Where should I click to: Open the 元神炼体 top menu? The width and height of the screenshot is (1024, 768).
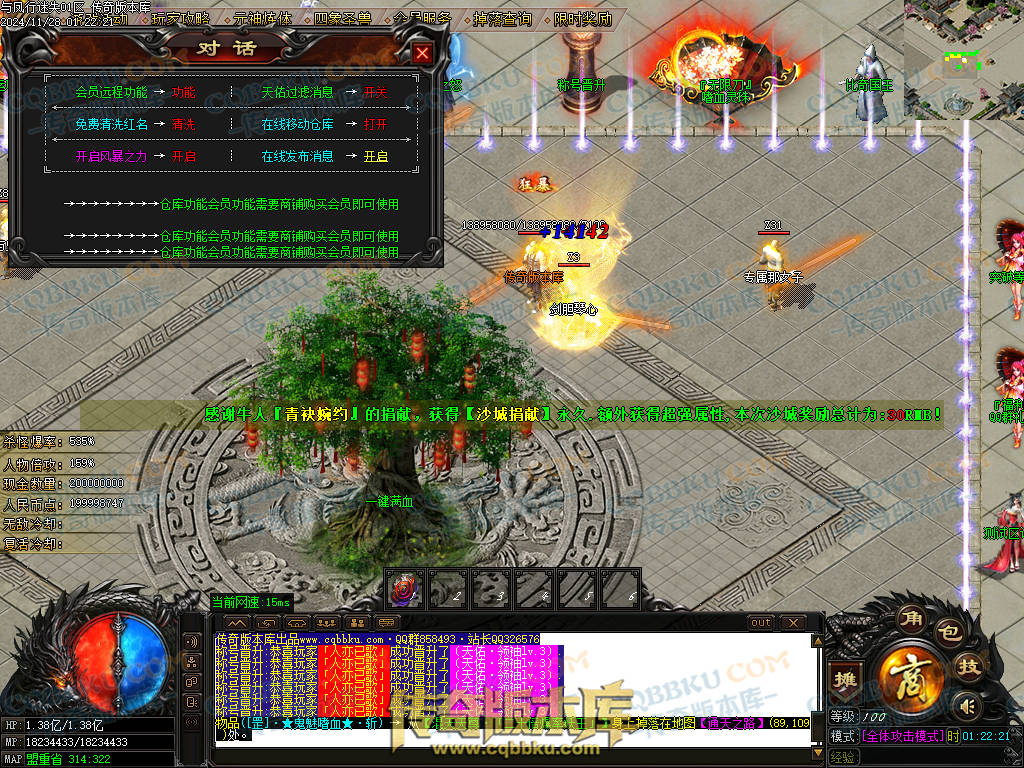262,19
